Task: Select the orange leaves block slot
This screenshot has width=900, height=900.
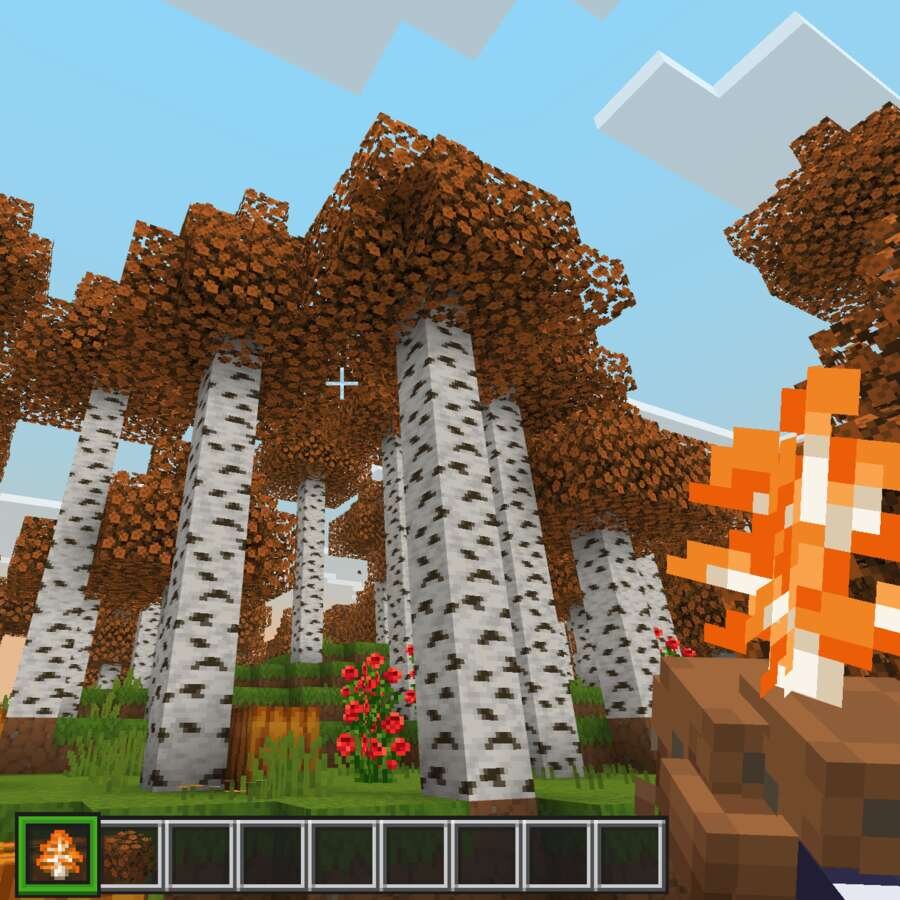Action: tap(130, 855)
